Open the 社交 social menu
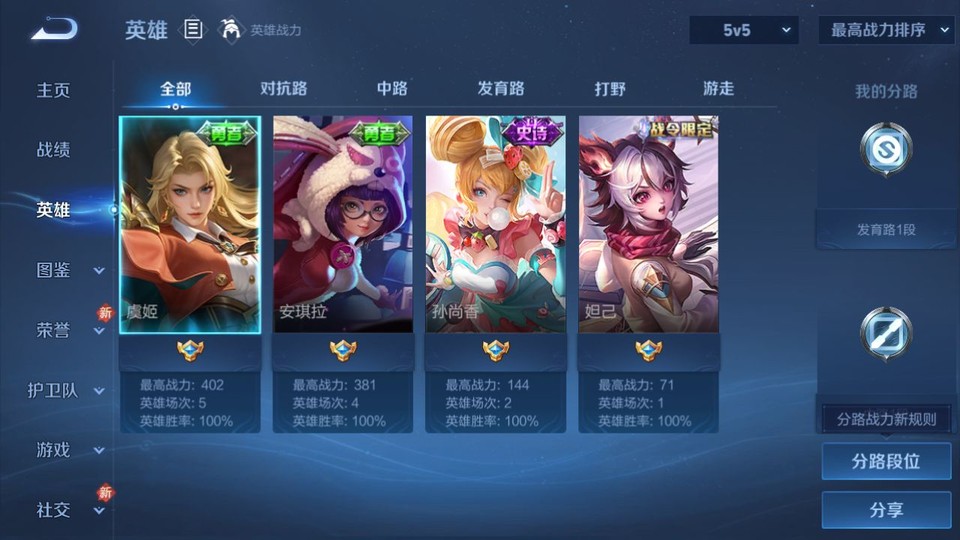Viewport: 960px width, 540px height. click(x=68, y=510)
